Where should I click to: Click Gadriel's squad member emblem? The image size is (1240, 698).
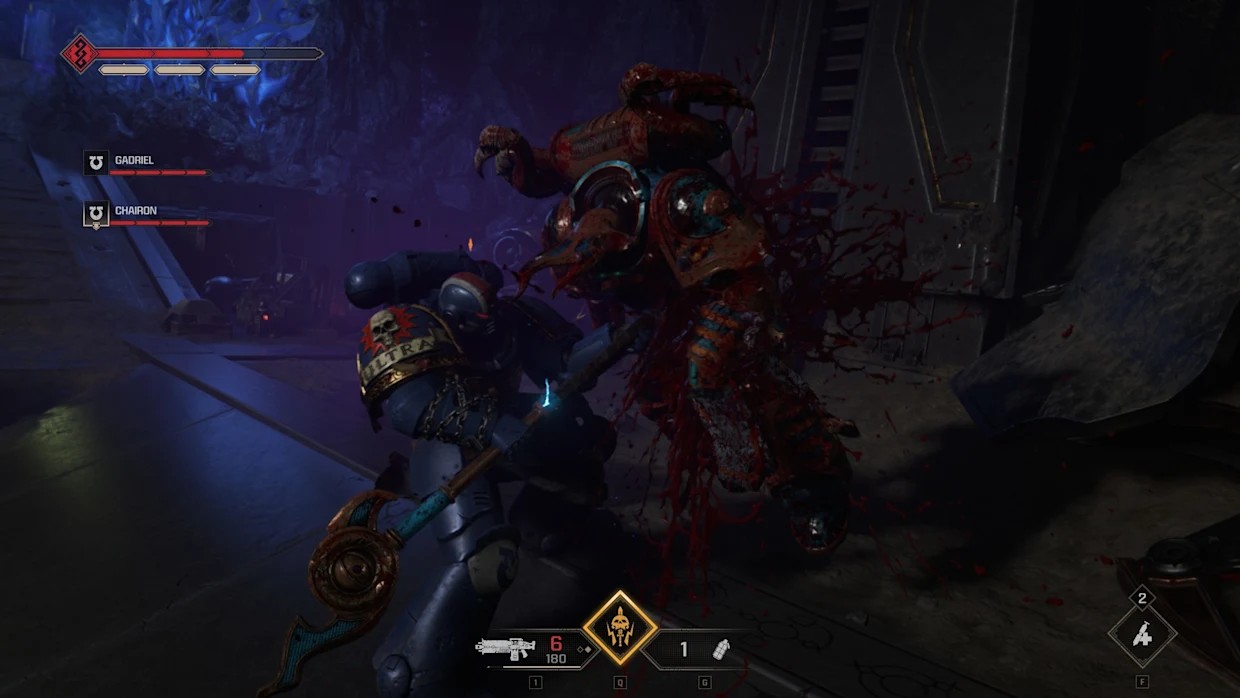click(96, 162)
